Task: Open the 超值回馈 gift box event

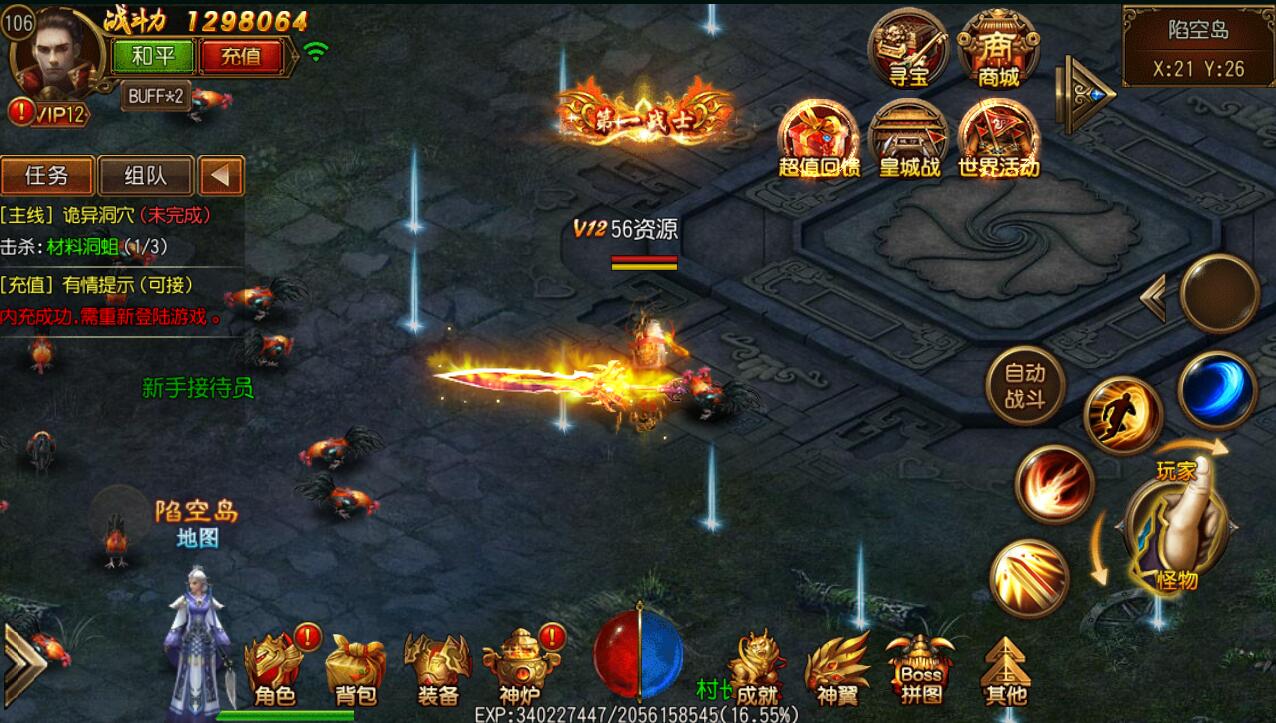Action: pyautogui.click(x=819, y=140)
